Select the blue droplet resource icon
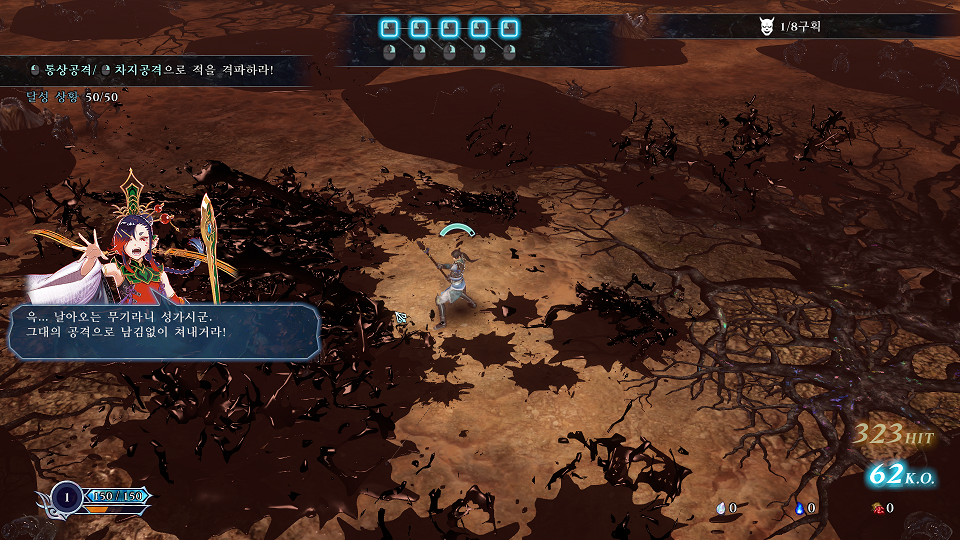Image resolution: width=960 pixels, height=540 pixels. [x=800, y=508]
